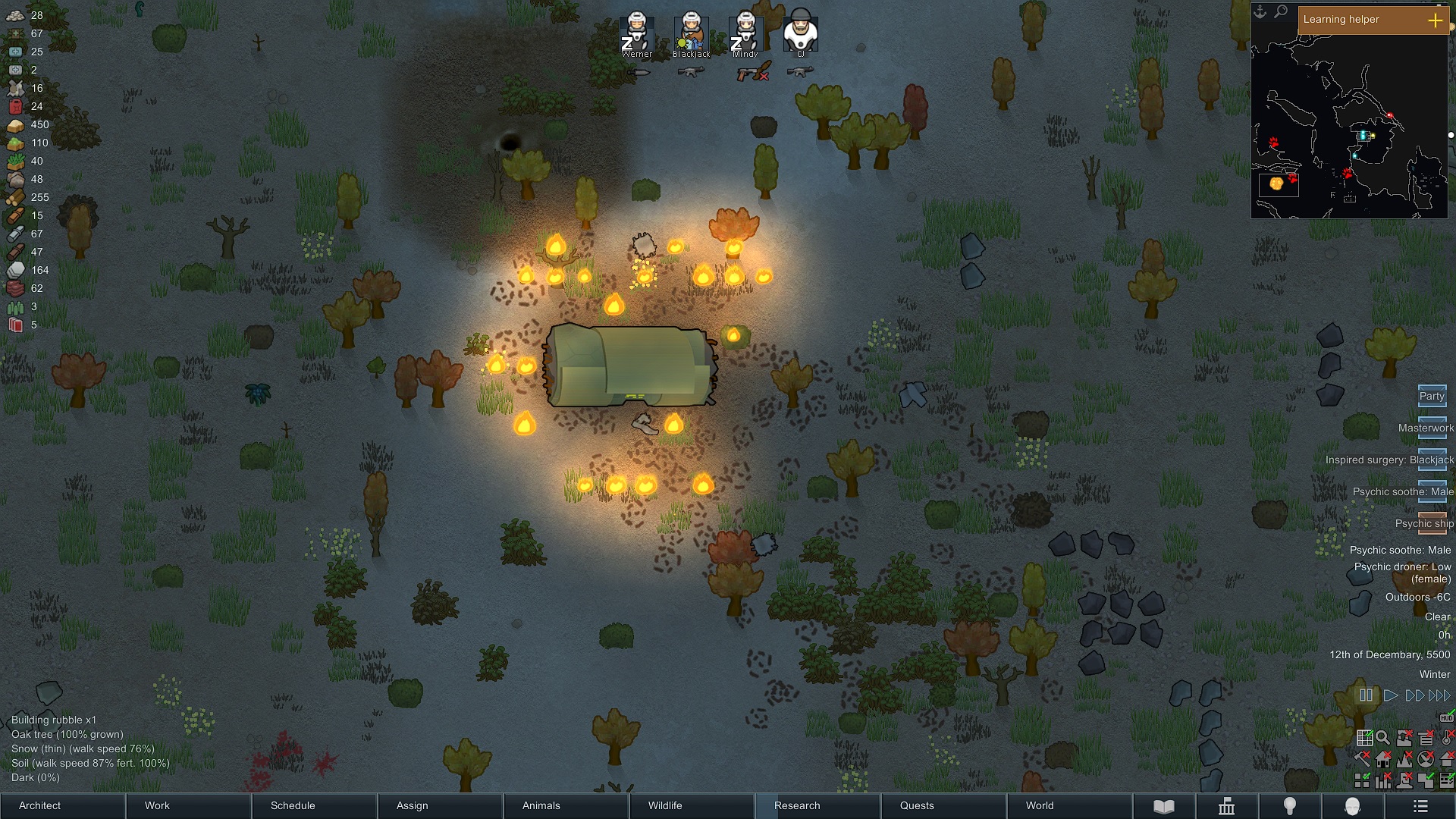Expand the Learning helper panel
This screenshot has width=1456, height=819.
point(1435,20)
